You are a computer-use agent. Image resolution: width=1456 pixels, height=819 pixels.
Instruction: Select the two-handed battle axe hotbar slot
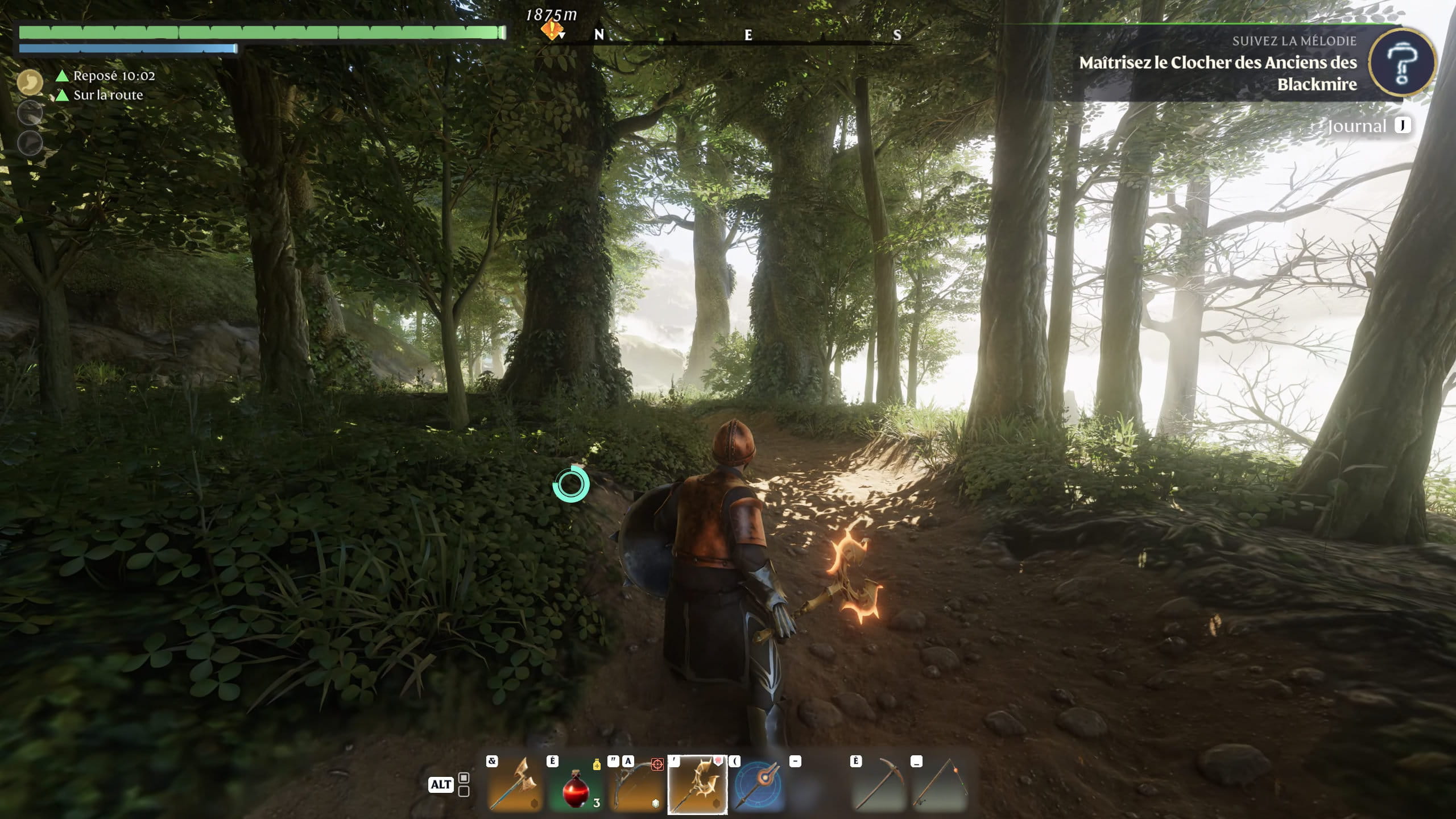click(515, 785)
